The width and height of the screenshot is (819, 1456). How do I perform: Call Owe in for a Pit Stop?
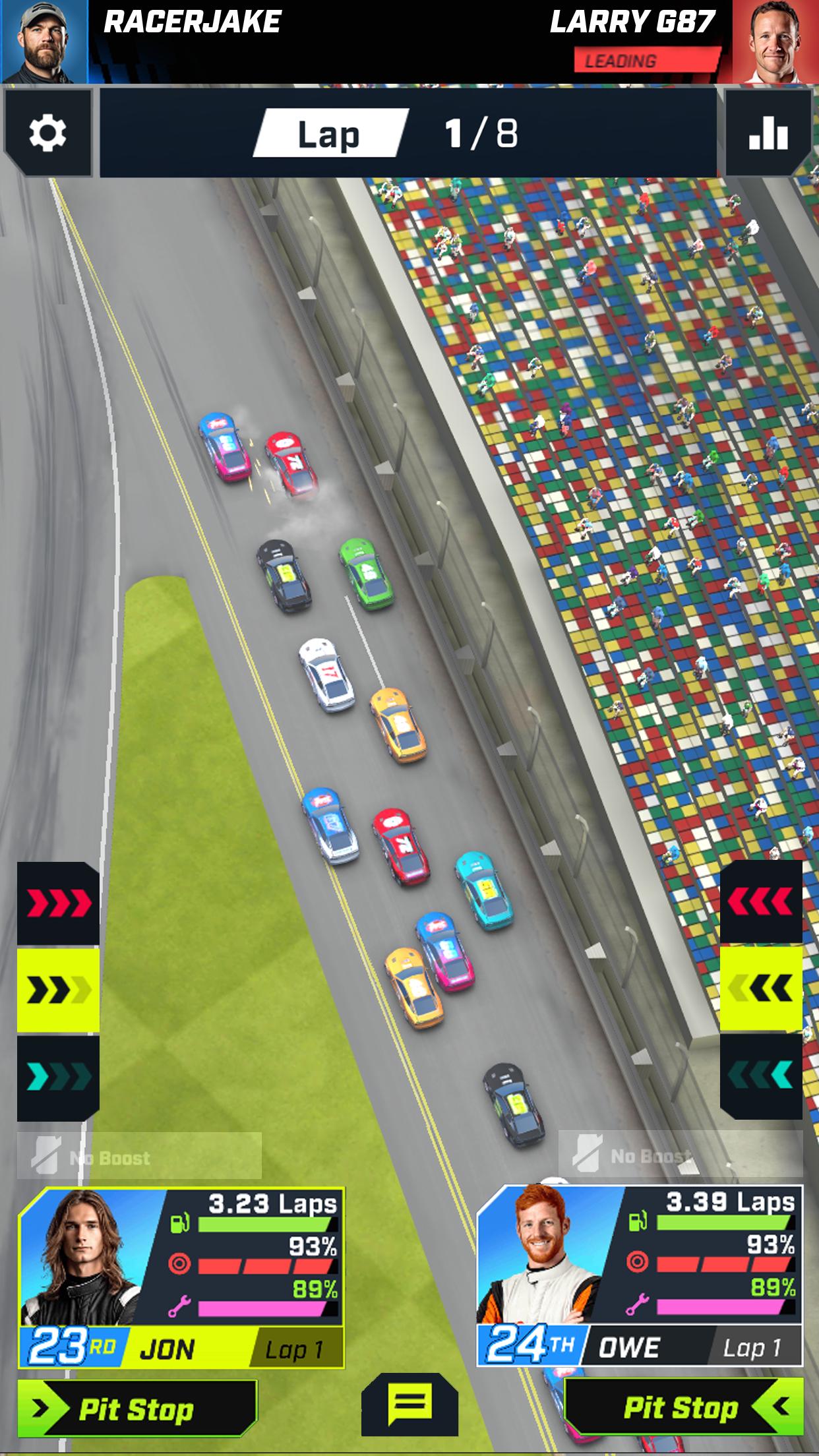pyautogui.click(x=683, y=1407)
